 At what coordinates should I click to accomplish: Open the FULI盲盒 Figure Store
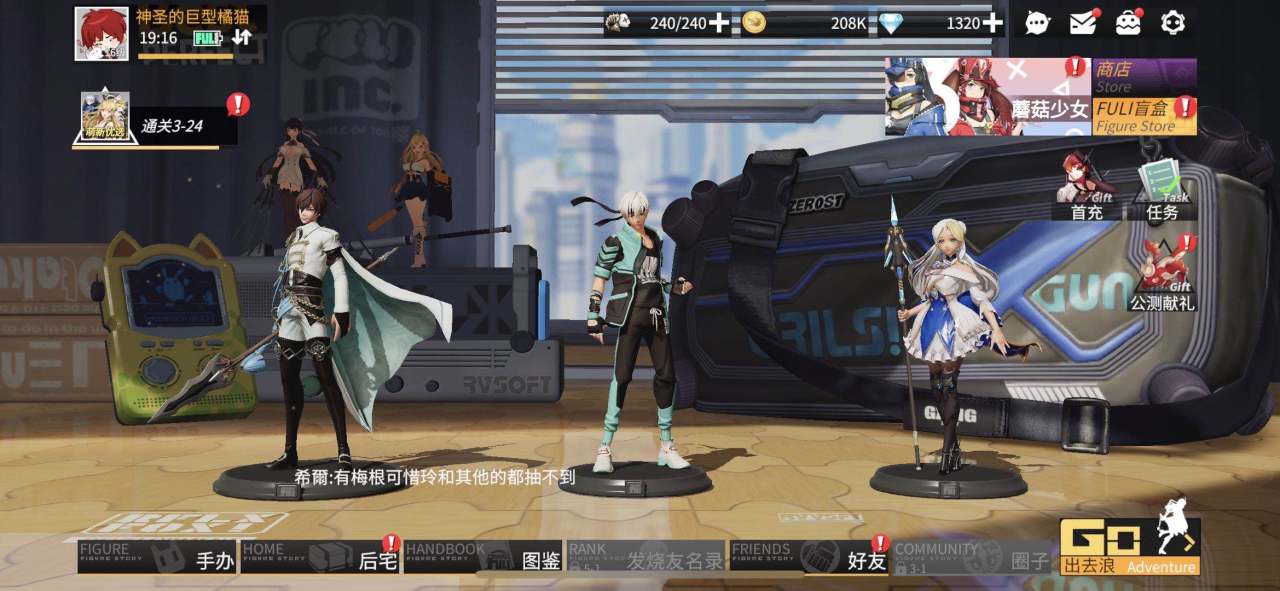tap(1144, 116)
